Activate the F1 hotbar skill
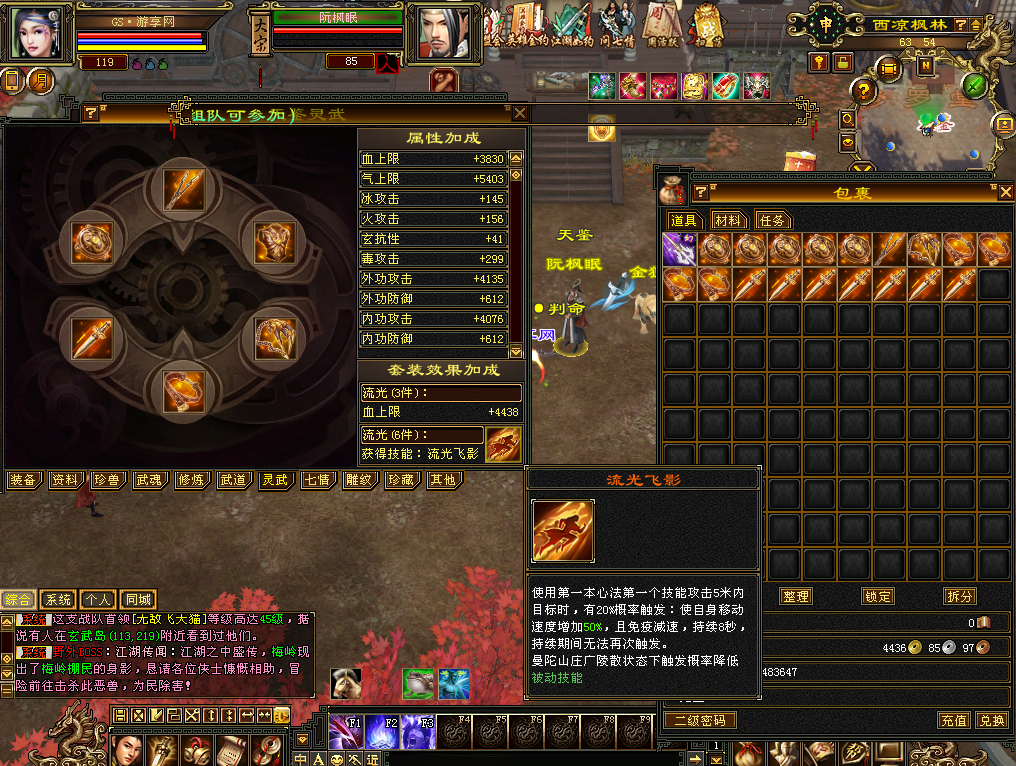 (346, 732)
